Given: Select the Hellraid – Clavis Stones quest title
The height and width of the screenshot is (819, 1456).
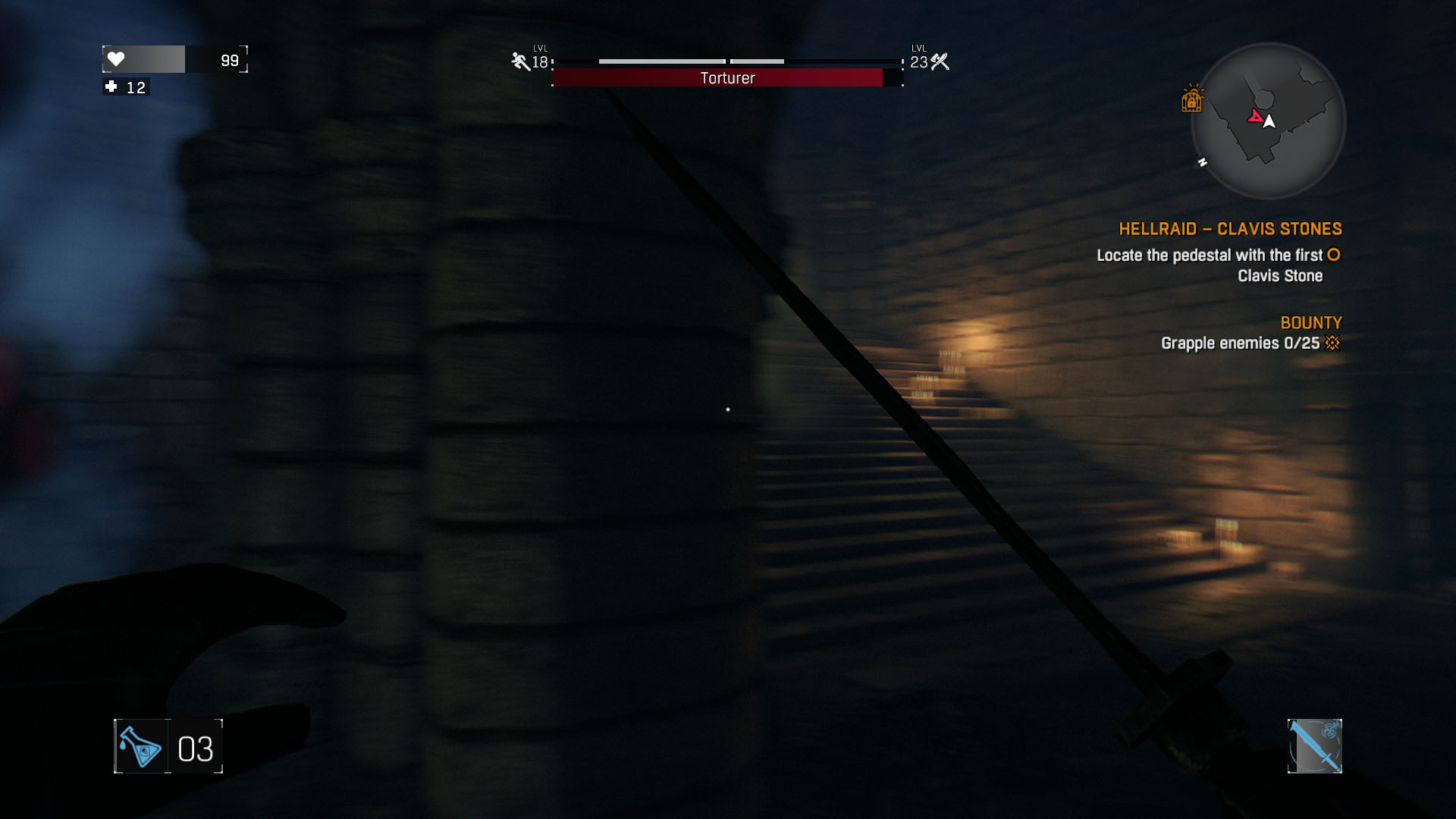Looking at the screenshot, I should click(1230, 229).
